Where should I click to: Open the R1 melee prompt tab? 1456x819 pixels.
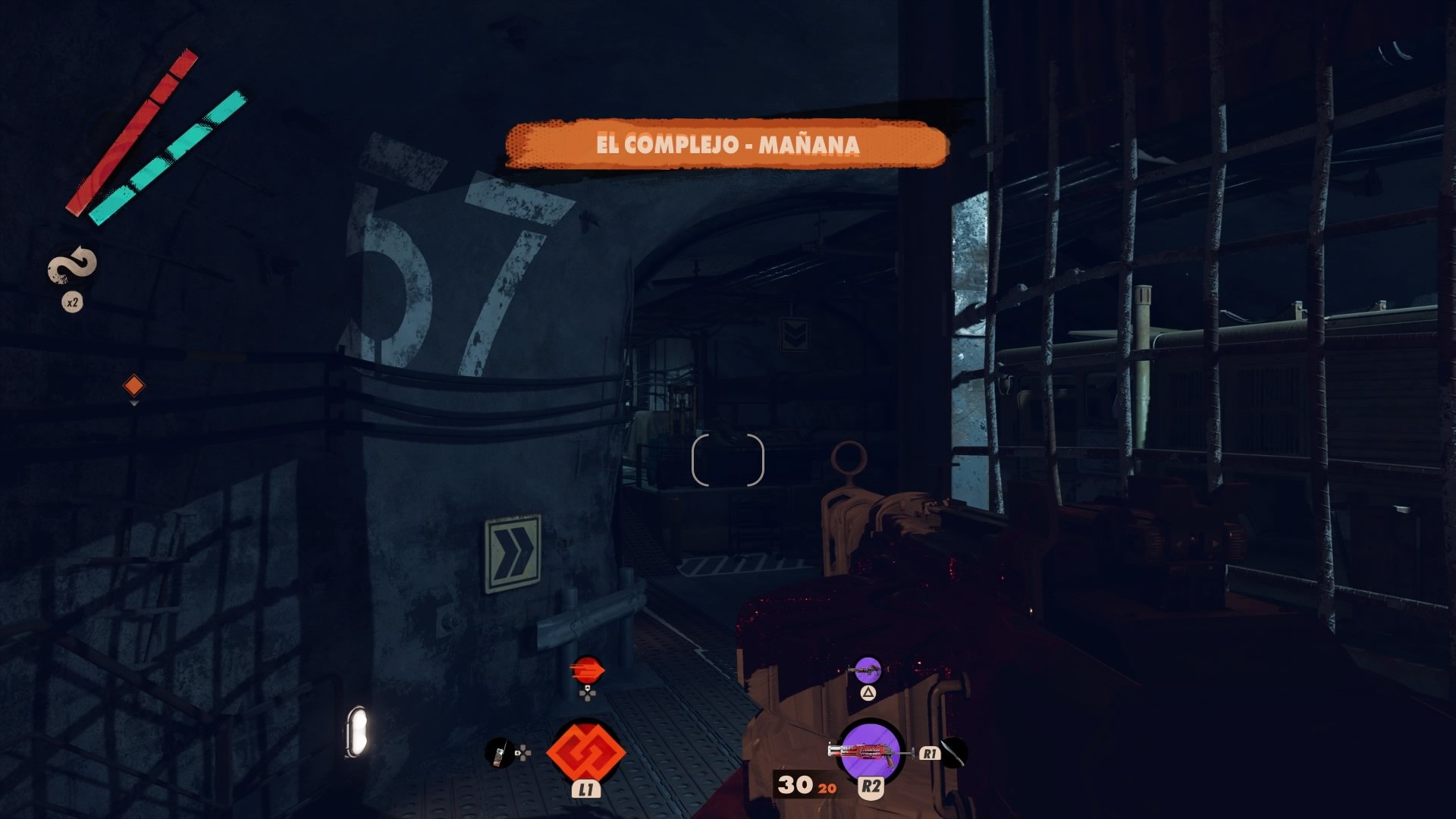coord(929,755)
